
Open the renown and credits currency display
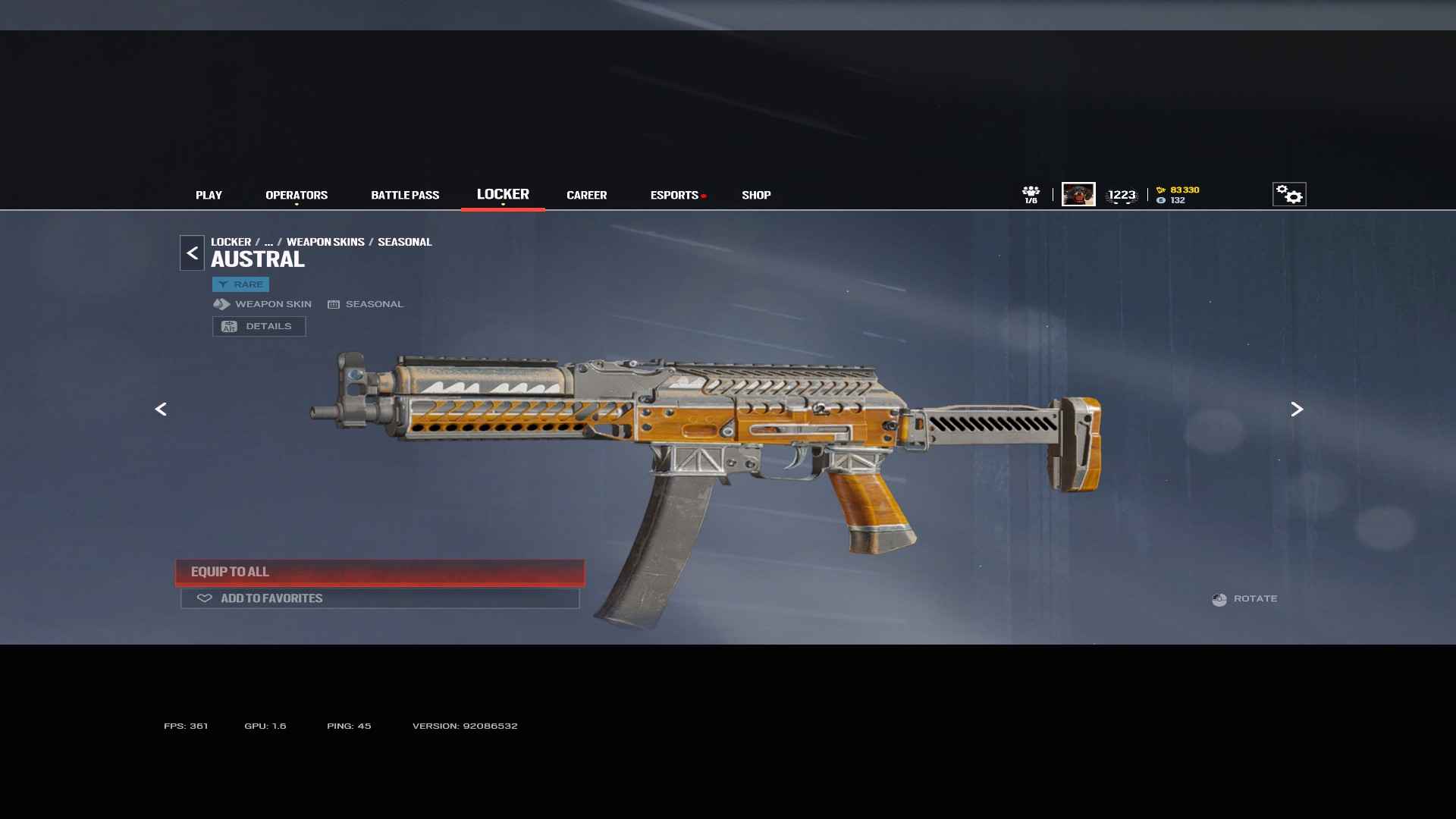(1178, 195)
